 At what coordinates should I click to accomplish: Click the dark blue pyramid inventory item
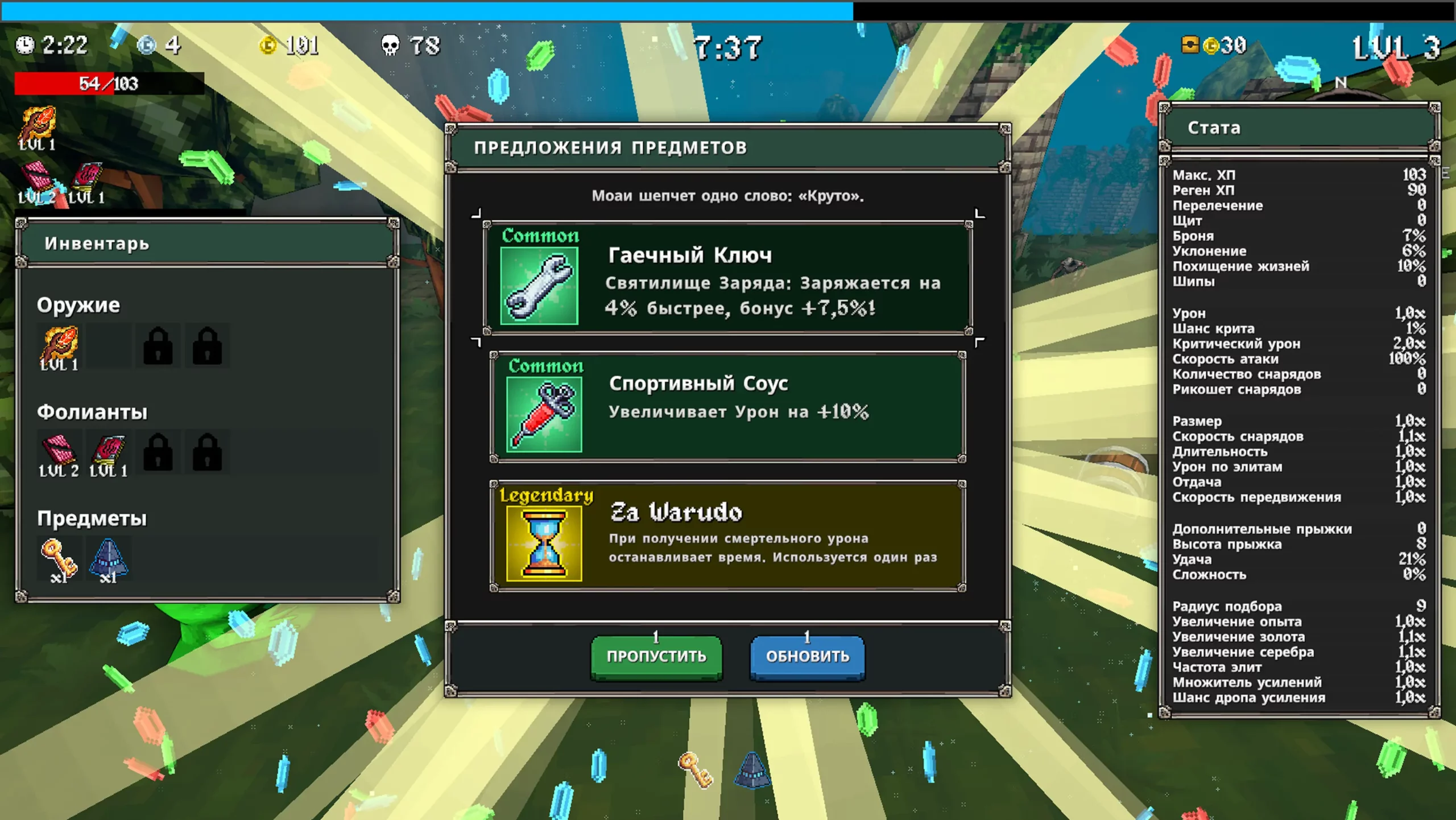coord(108,560)
